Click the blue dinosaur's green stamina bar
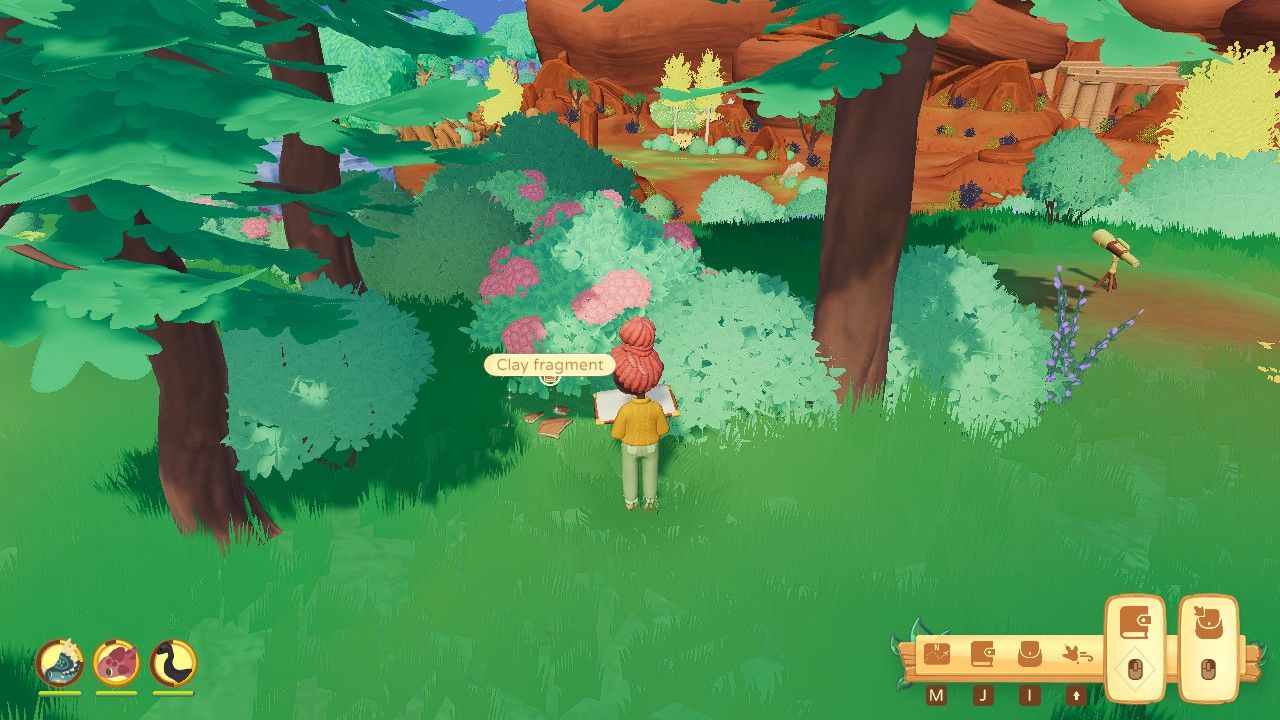The width and height of the screenshot is (1280, 720). pyautogui.click(x=60, y=693)
